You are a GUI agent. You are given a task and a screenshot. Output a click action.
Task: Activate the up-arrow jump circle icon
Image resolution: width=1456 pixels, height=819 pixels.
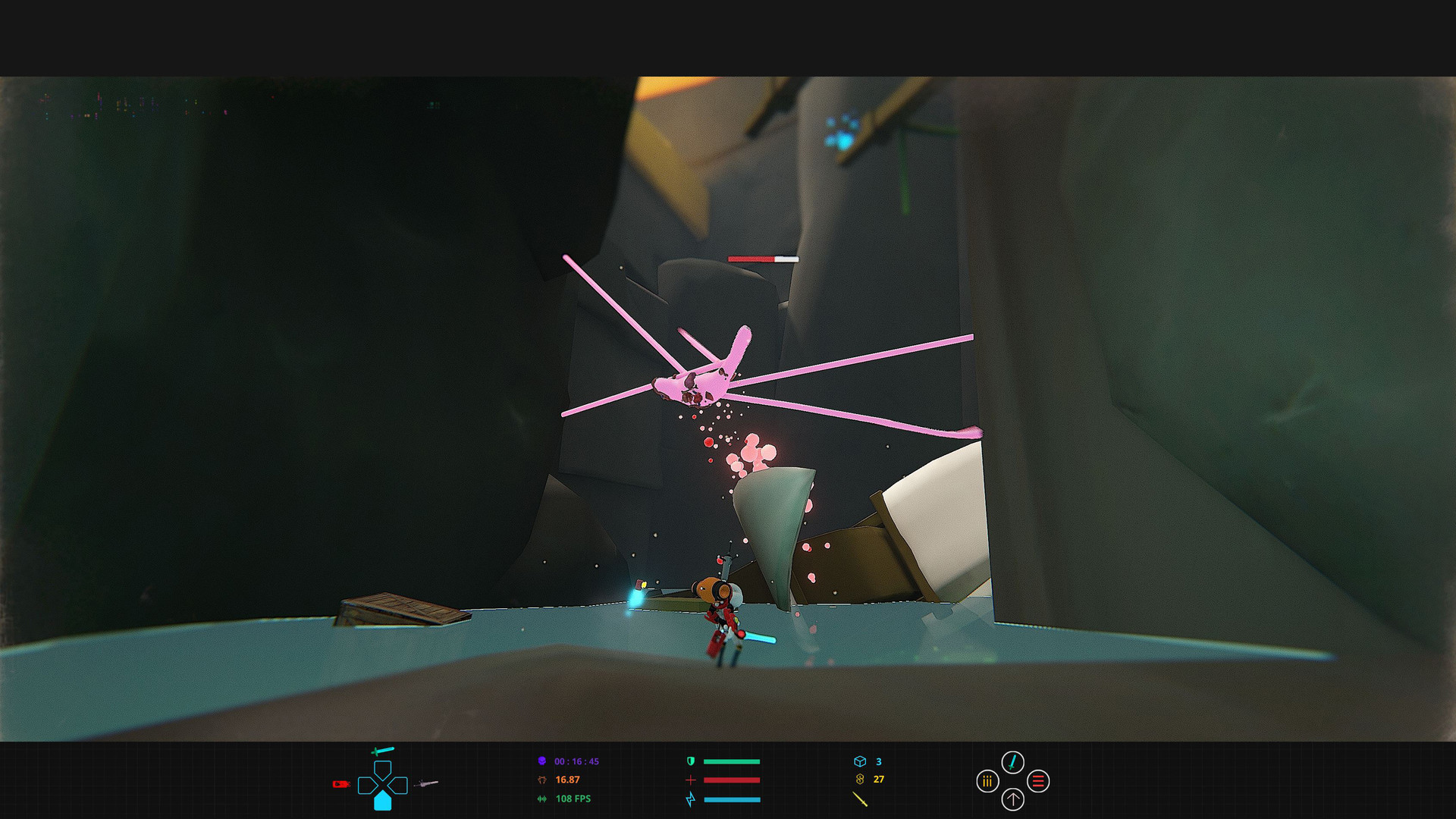[1012, 799]
